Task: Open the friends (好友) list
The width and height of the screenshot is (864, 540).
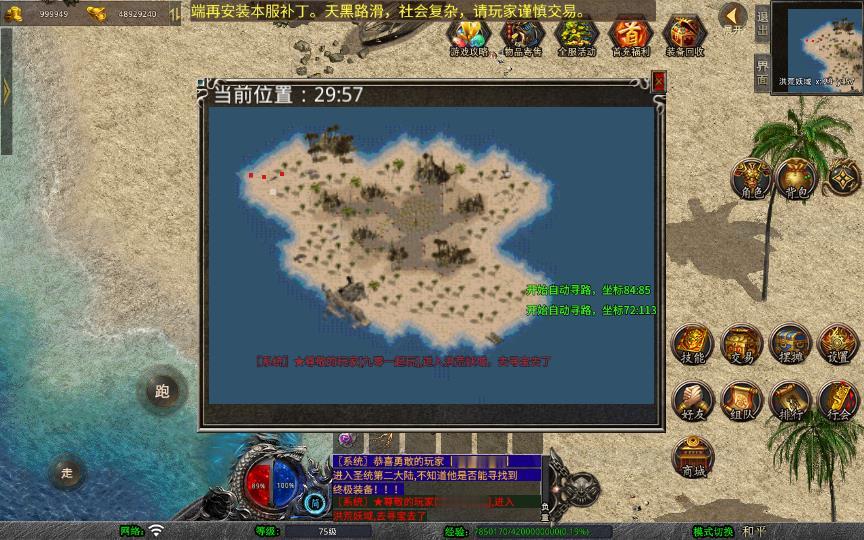Action: (693, 401)
